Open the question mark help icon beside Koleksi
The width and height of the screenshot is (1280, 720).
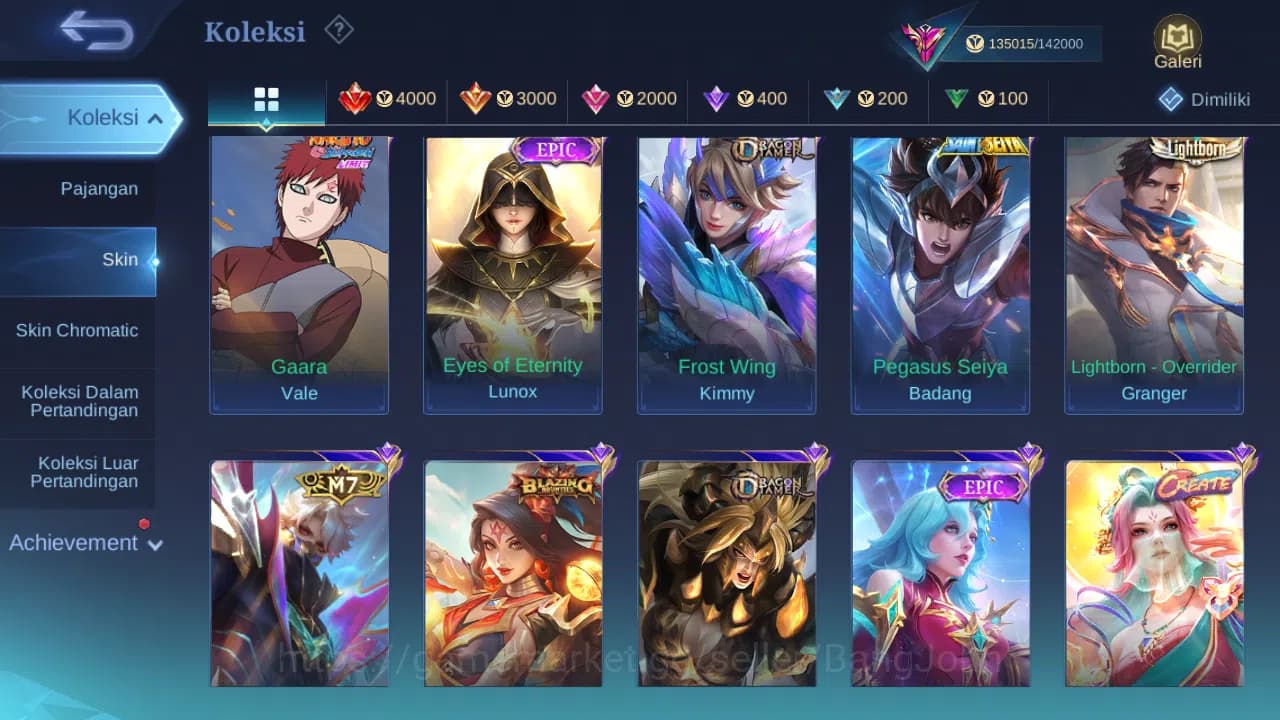pyautogui.click(x=338, y=30)
